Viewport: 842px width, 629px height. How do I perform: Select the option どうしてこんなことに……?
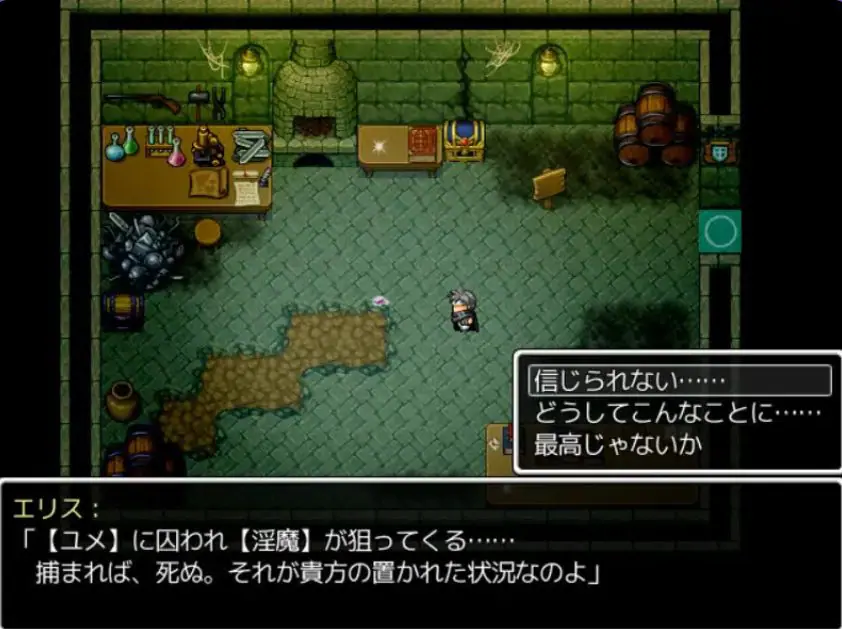coord(678,412)
